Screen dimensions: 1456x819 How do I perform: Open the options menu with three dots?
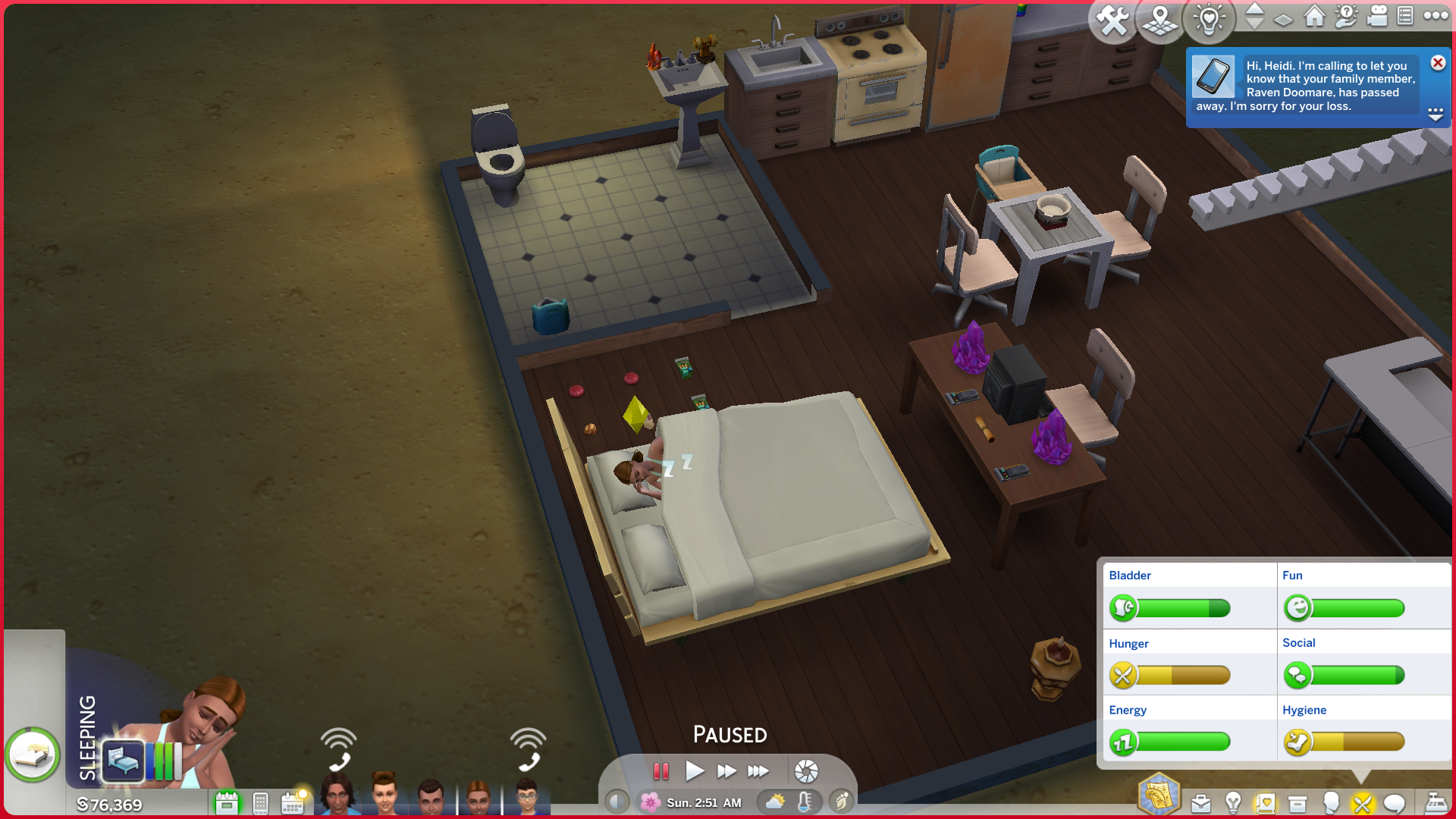1436,16
